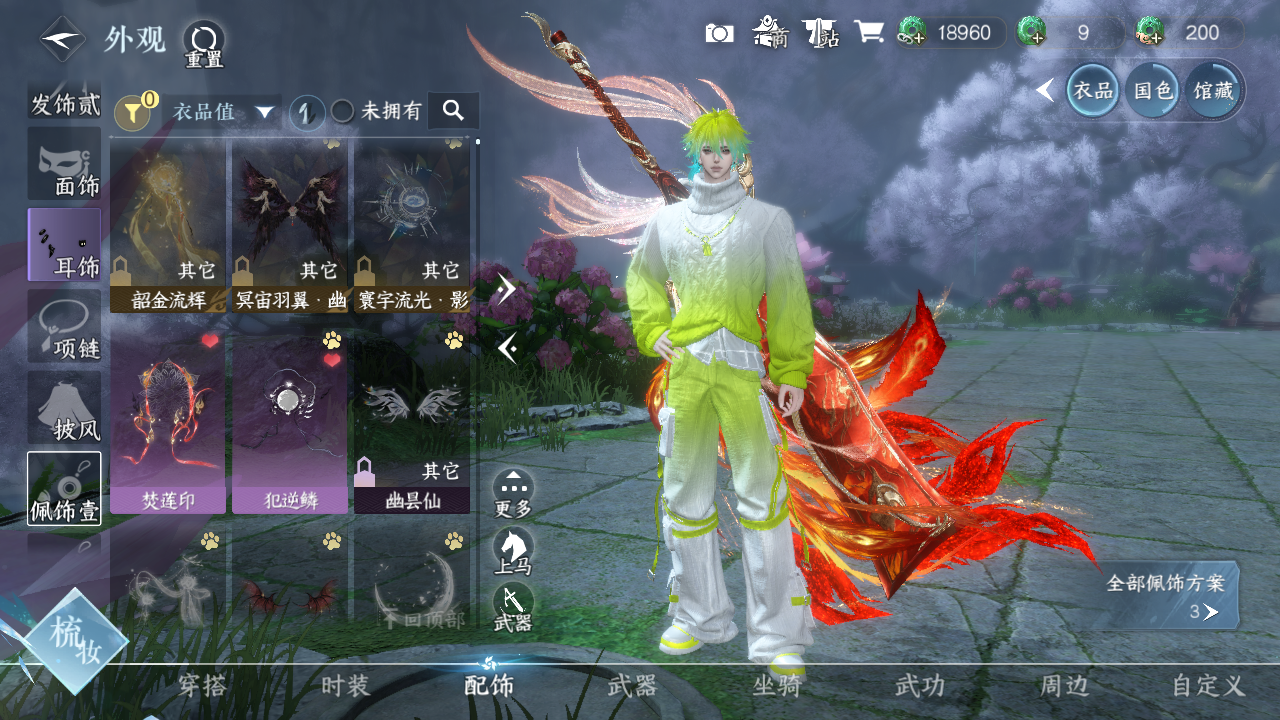Preview character mounted with 上马
The height and width of the screenshot is (720, 1280).
513,551
